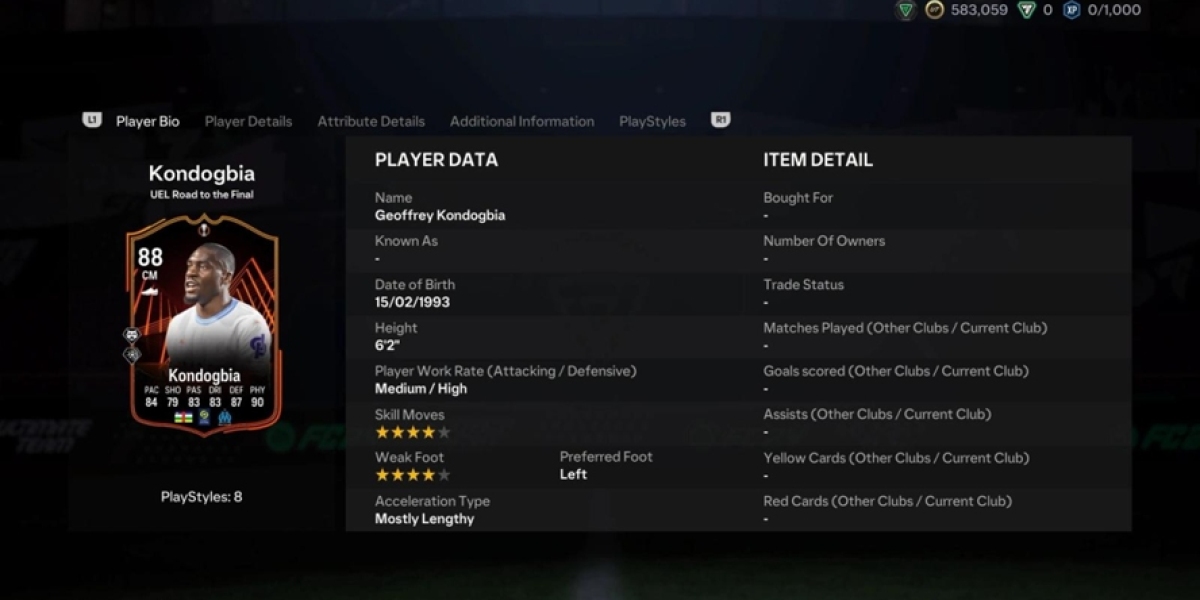Viewport: 1200px width, 600px height.
Task: Show the Attribute Details tab
Action: [371, 121]
